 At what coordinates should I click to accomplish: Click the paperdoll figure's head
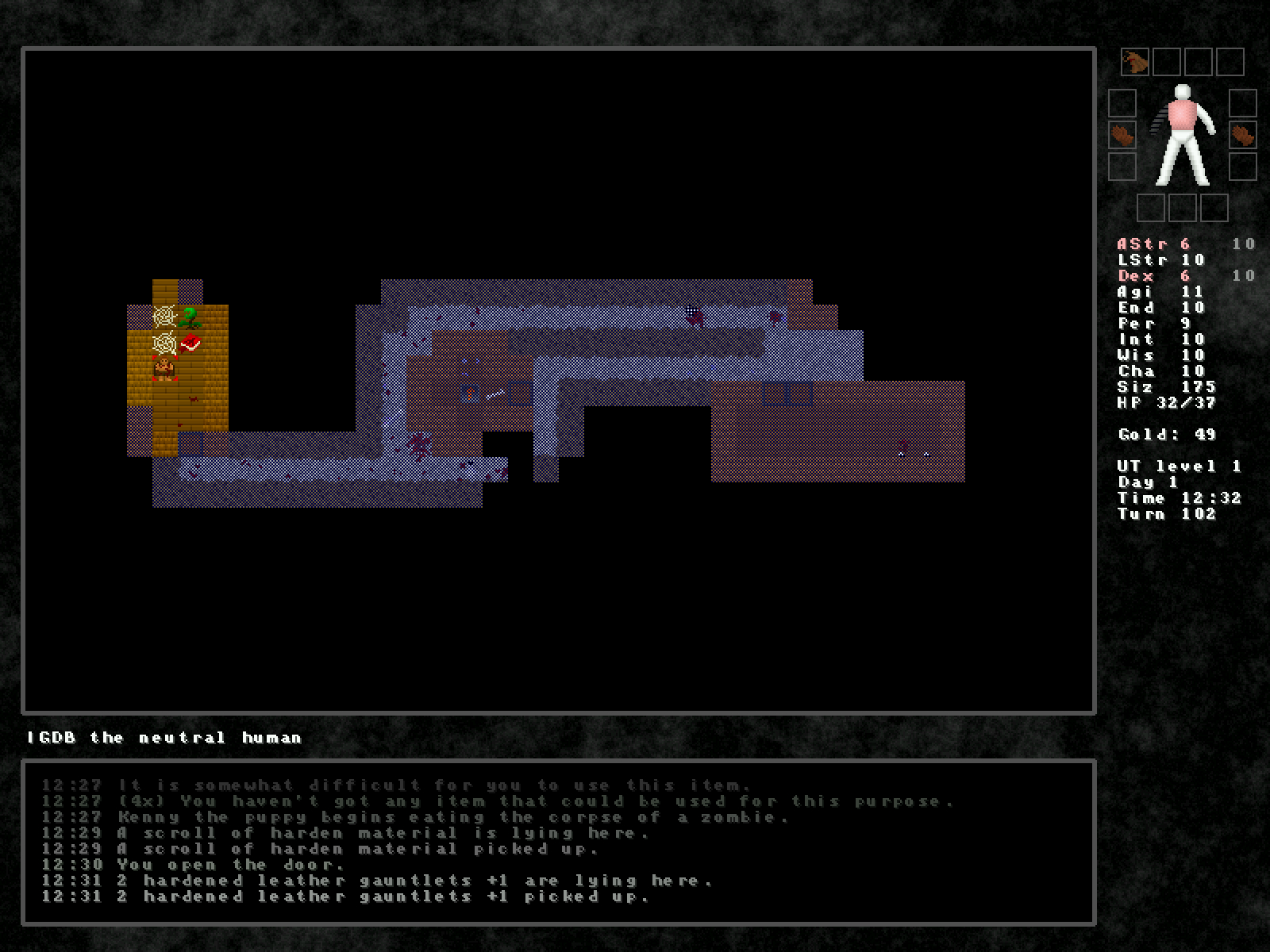point(1182,92)
